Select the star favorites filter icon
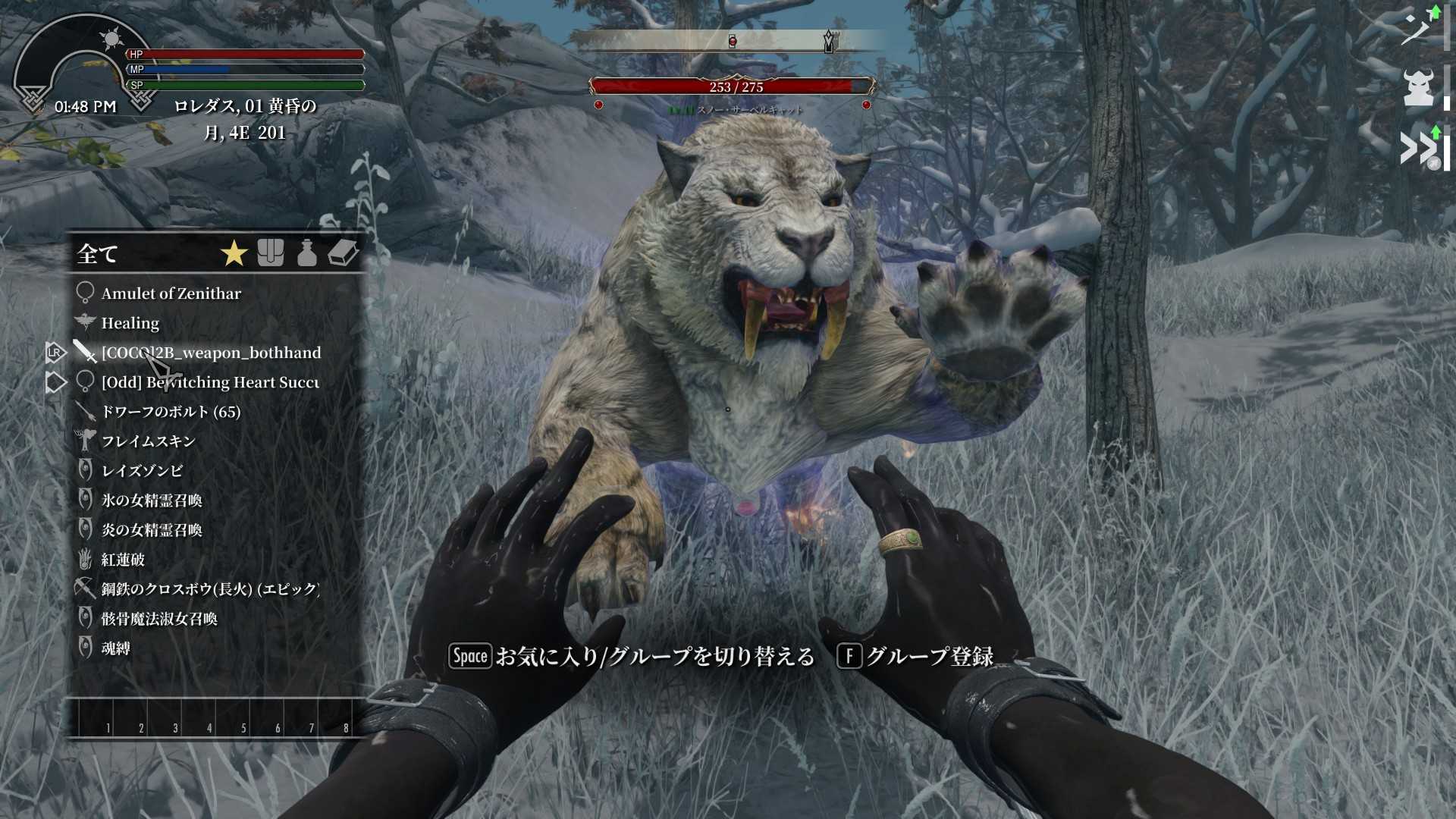The image size is (1456, 819). point(234,253)
